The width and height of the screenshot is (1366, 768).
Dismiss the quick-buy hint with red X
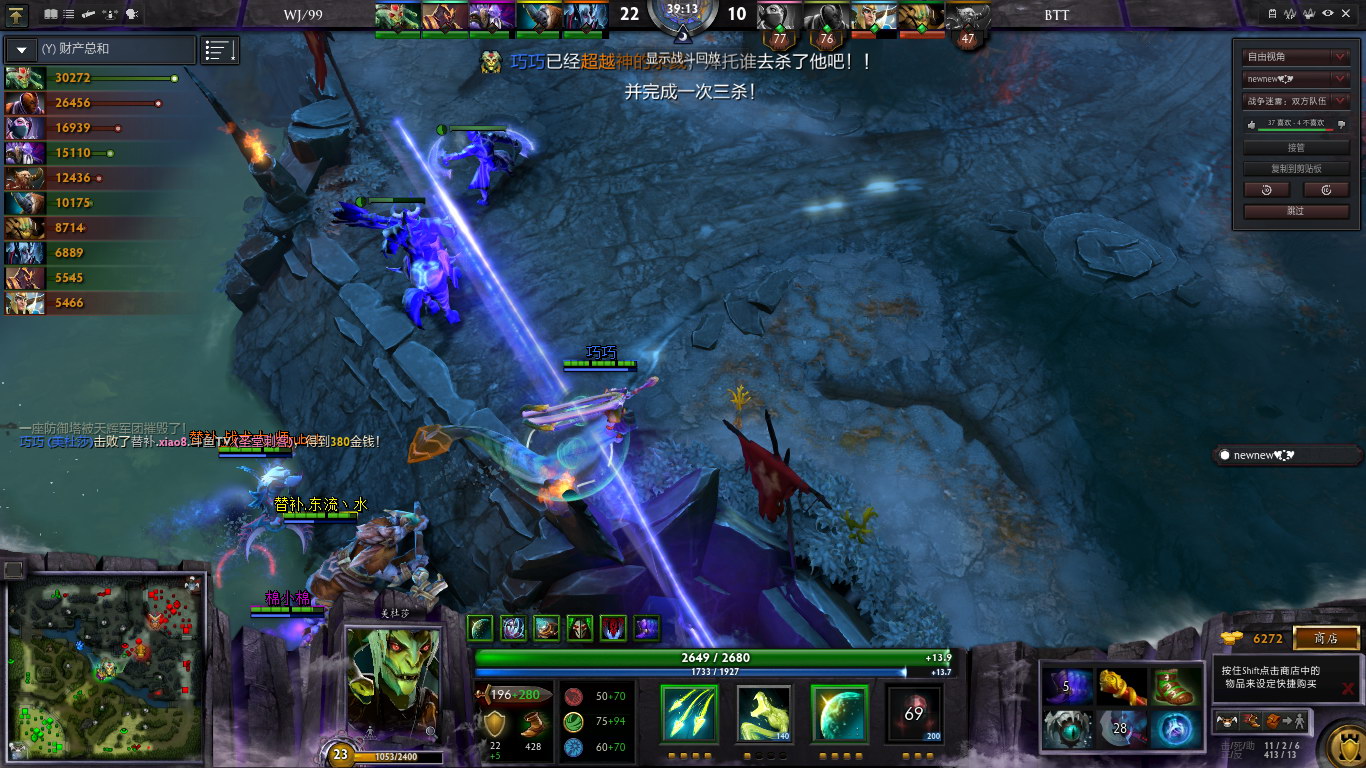[1348, 689]
